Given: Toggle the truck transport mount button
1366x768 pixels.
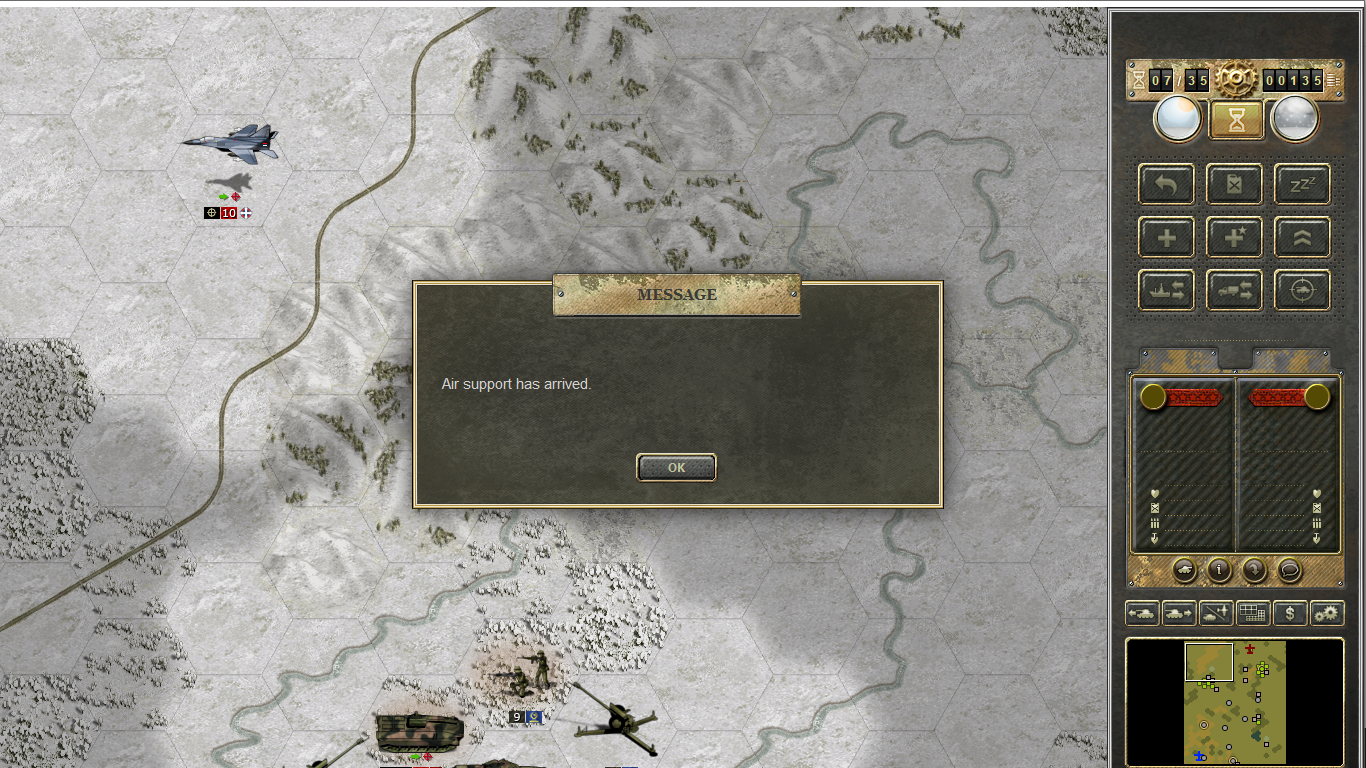Looking at the screenshot, I should [x=1235, y=291].
